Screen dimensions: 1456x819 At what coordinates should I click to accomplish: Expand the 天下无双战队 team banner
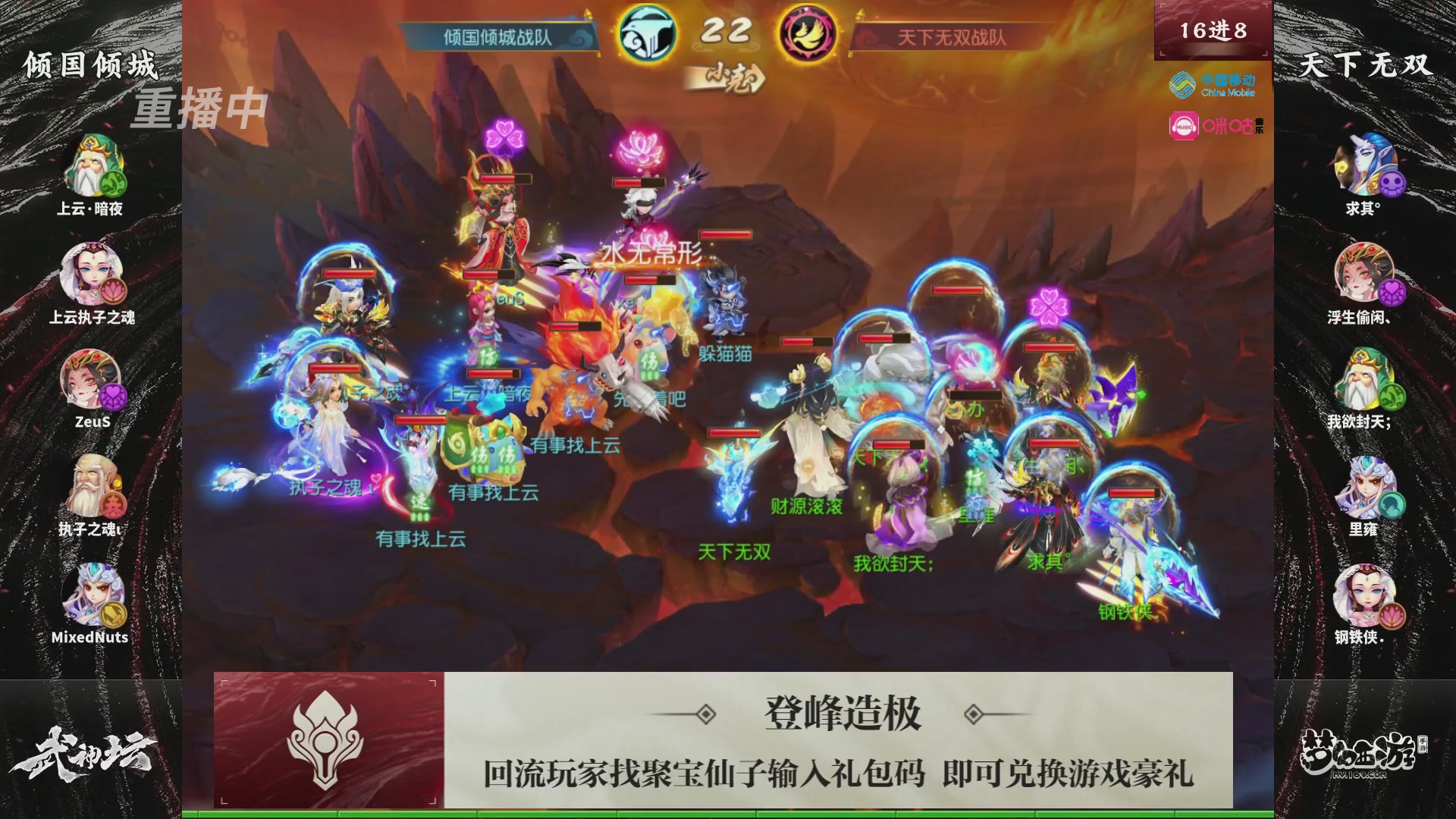tap(952, 33)
